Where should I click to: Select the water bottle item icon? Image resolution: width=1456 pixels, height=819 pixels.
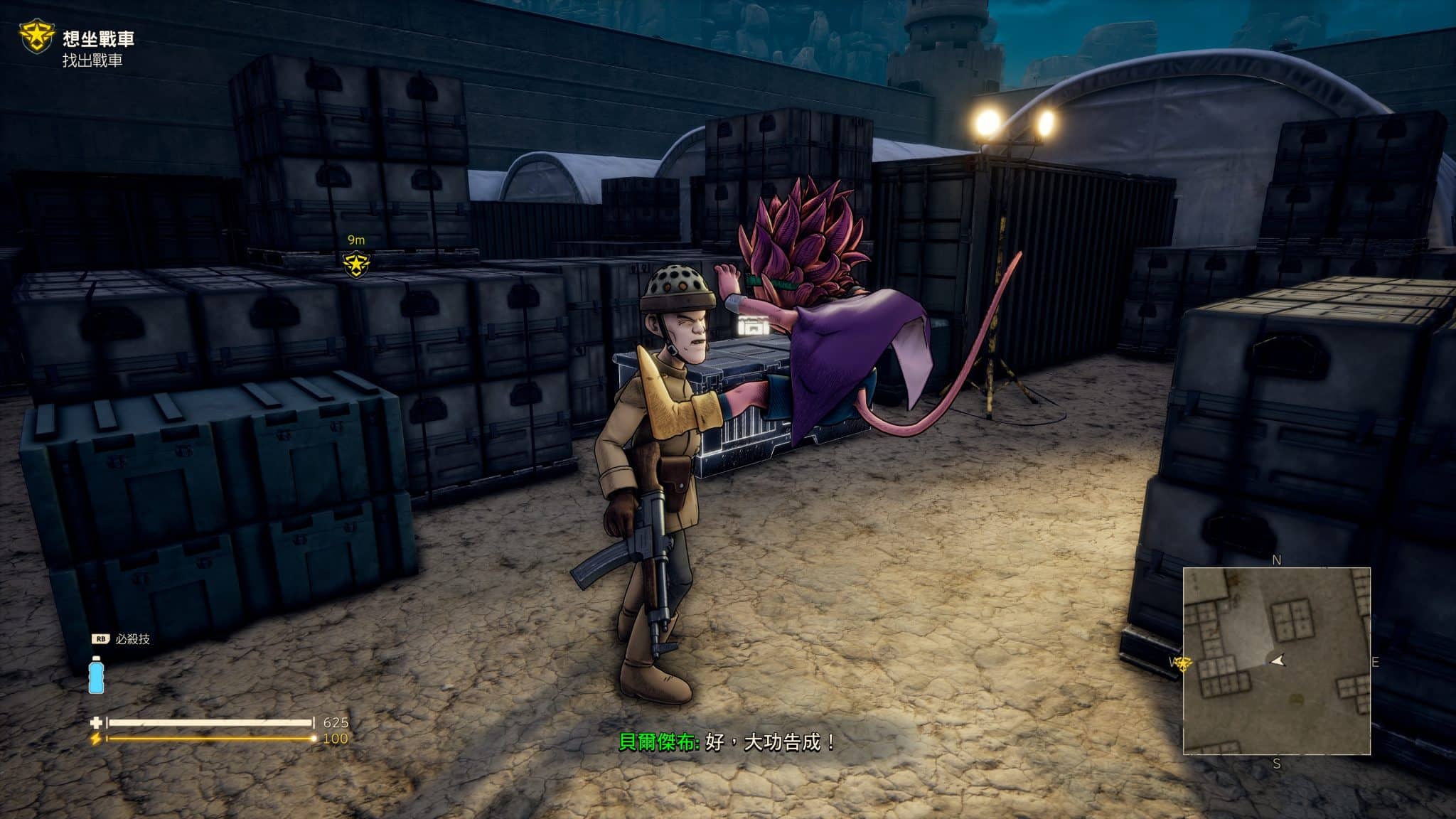(96, 675)
